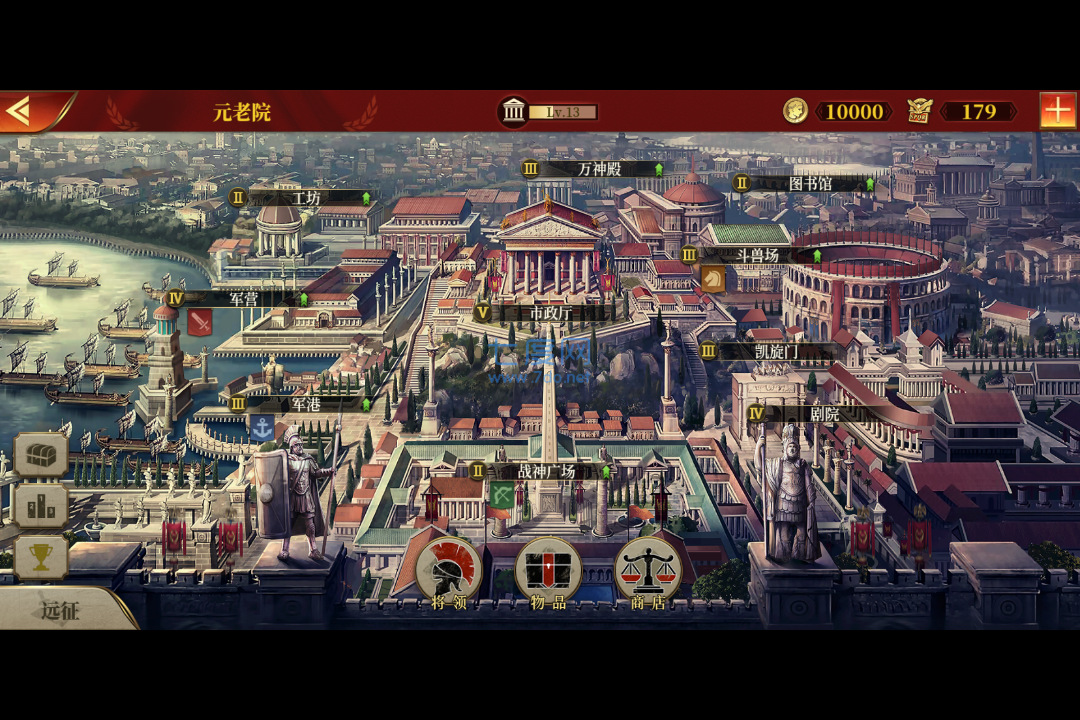Select the 军营 barracks building label
The height and width of the screenshot is (720, 1080).
(243, 298)
